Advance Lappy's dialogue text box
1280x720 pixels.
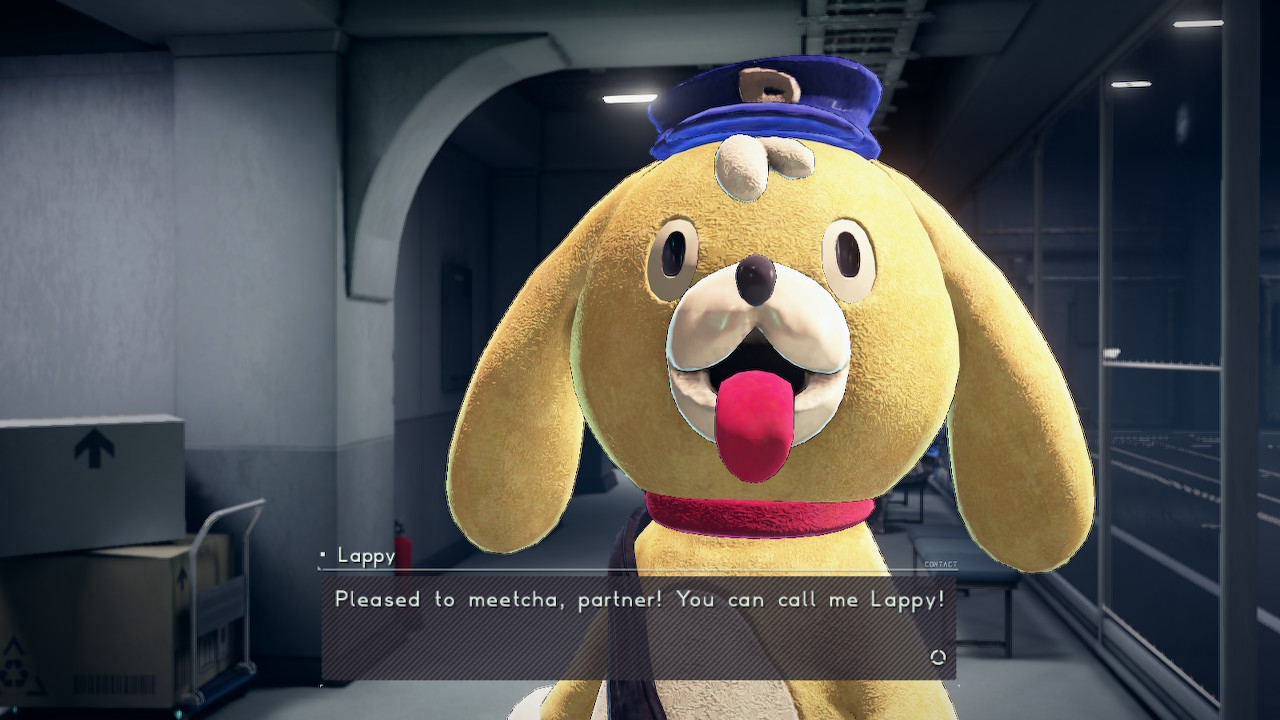638,625
